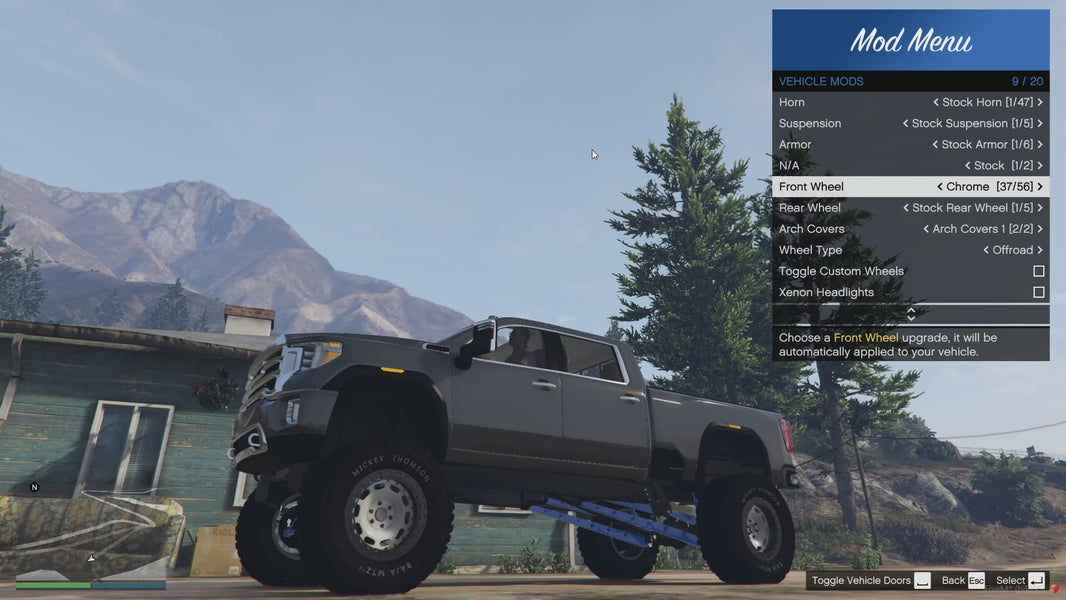Click right arrow on Front Wheel row
This screenshot has width=1066, height=600.
[1040, 187]
